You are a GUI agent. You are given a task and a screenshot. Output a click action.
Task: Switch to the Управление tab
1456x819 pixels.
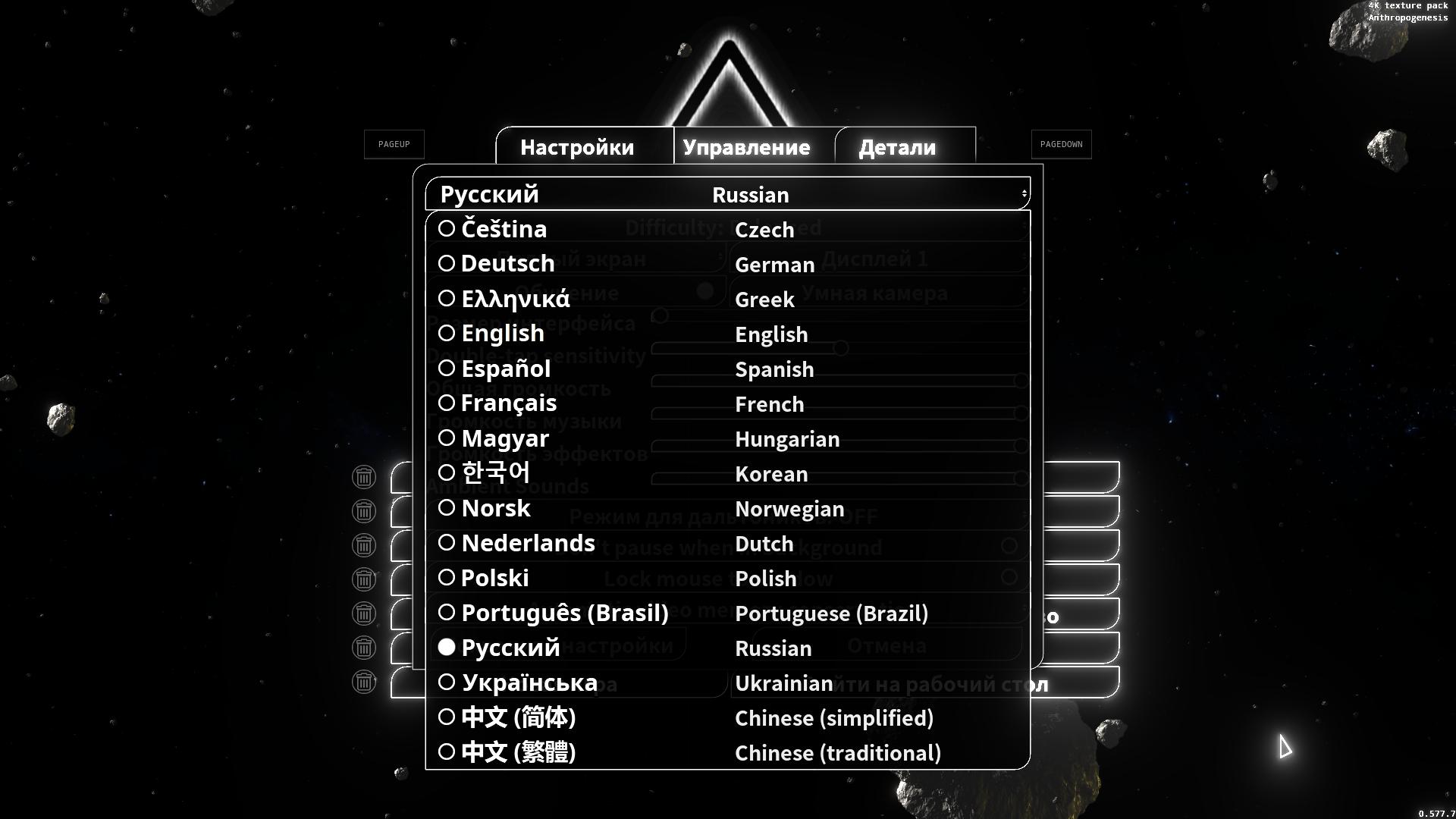click(746, 147)
